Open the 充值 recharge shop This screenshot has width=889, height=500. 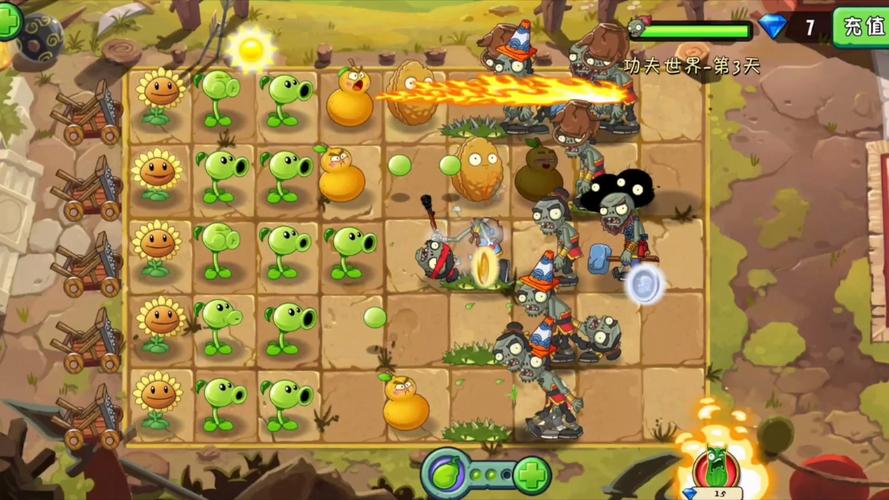pos(862,25)
